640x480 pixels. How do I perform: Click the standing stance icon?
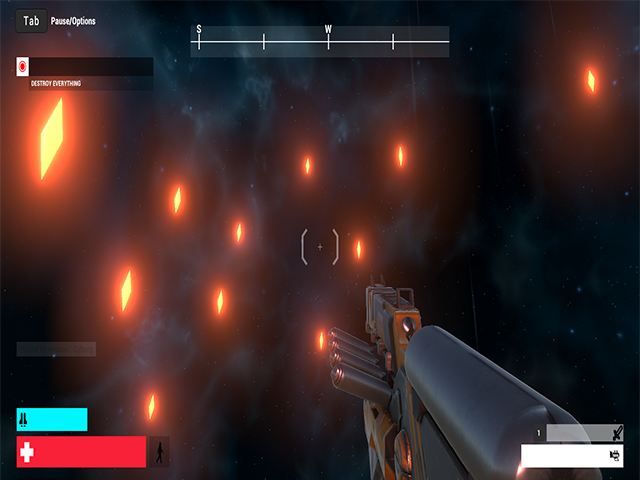[160, 452]
